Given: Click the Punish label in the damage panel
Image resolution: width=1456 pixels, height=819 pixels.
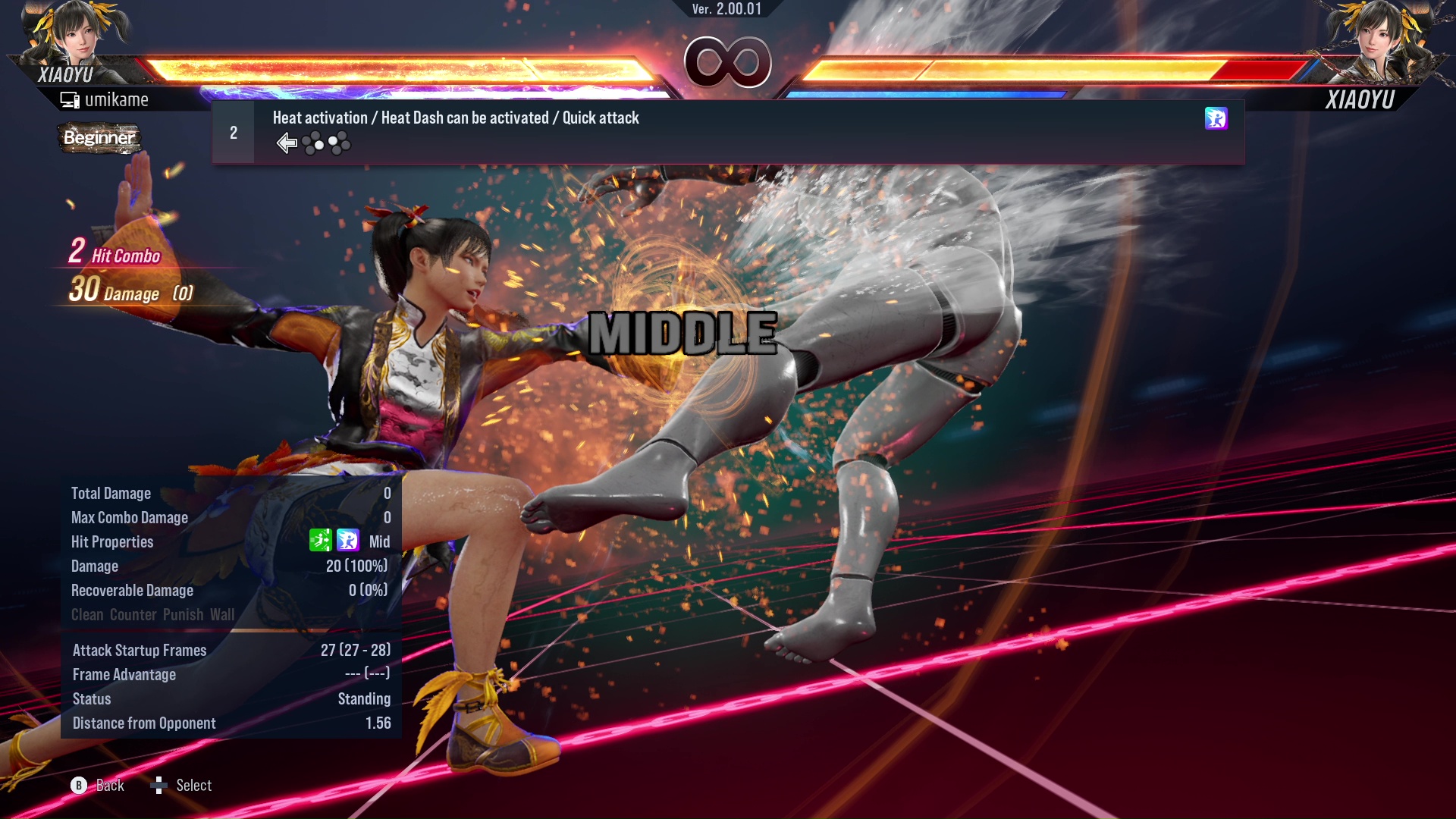Looking at the screenshot, I should tap(184, 614).
